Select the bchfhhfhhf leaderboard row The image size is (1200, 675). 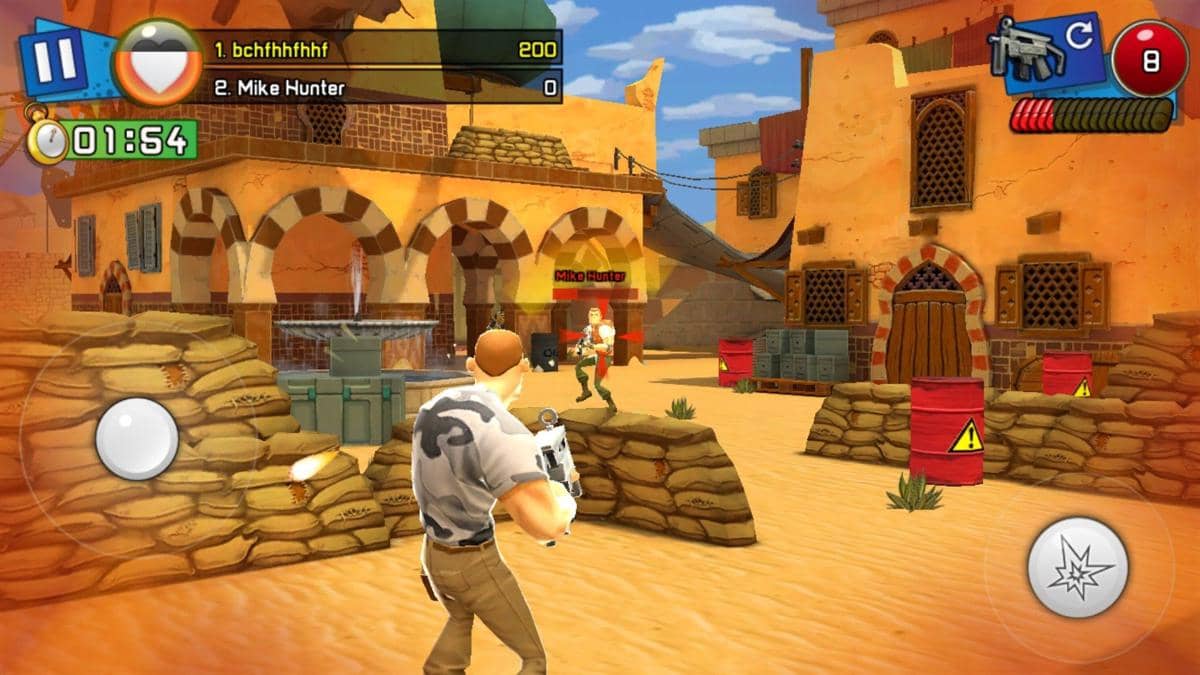pyautogui.click(x=383, y=48)
